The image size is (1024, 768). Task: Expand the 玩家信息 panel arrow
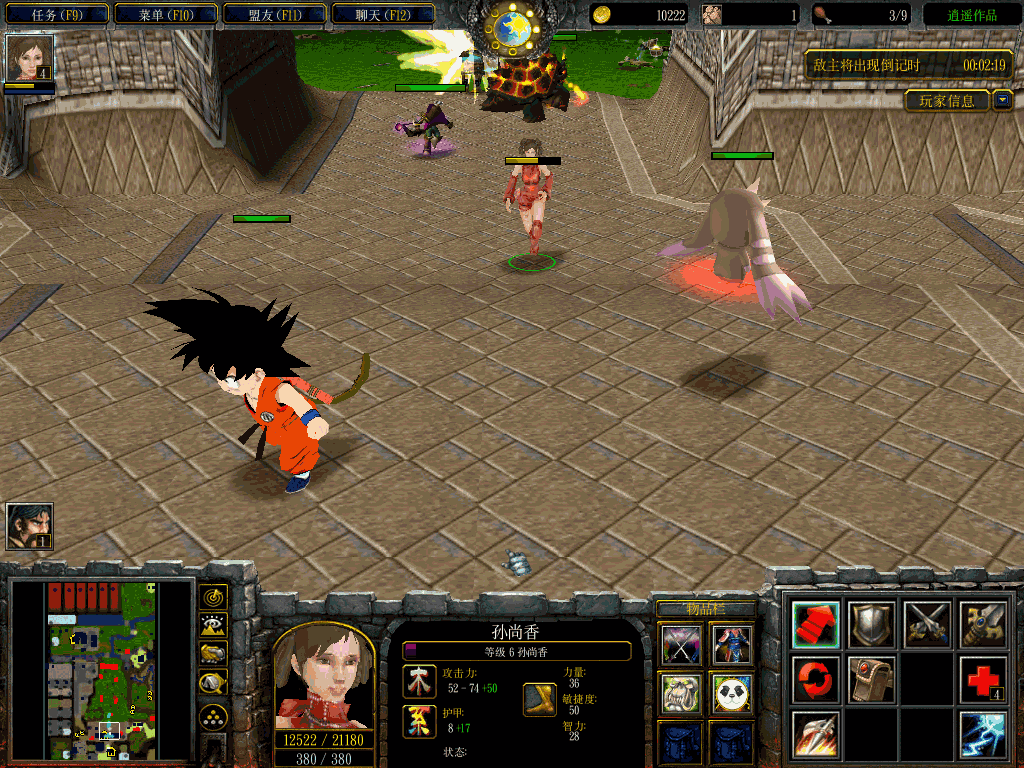[1002, 100]
